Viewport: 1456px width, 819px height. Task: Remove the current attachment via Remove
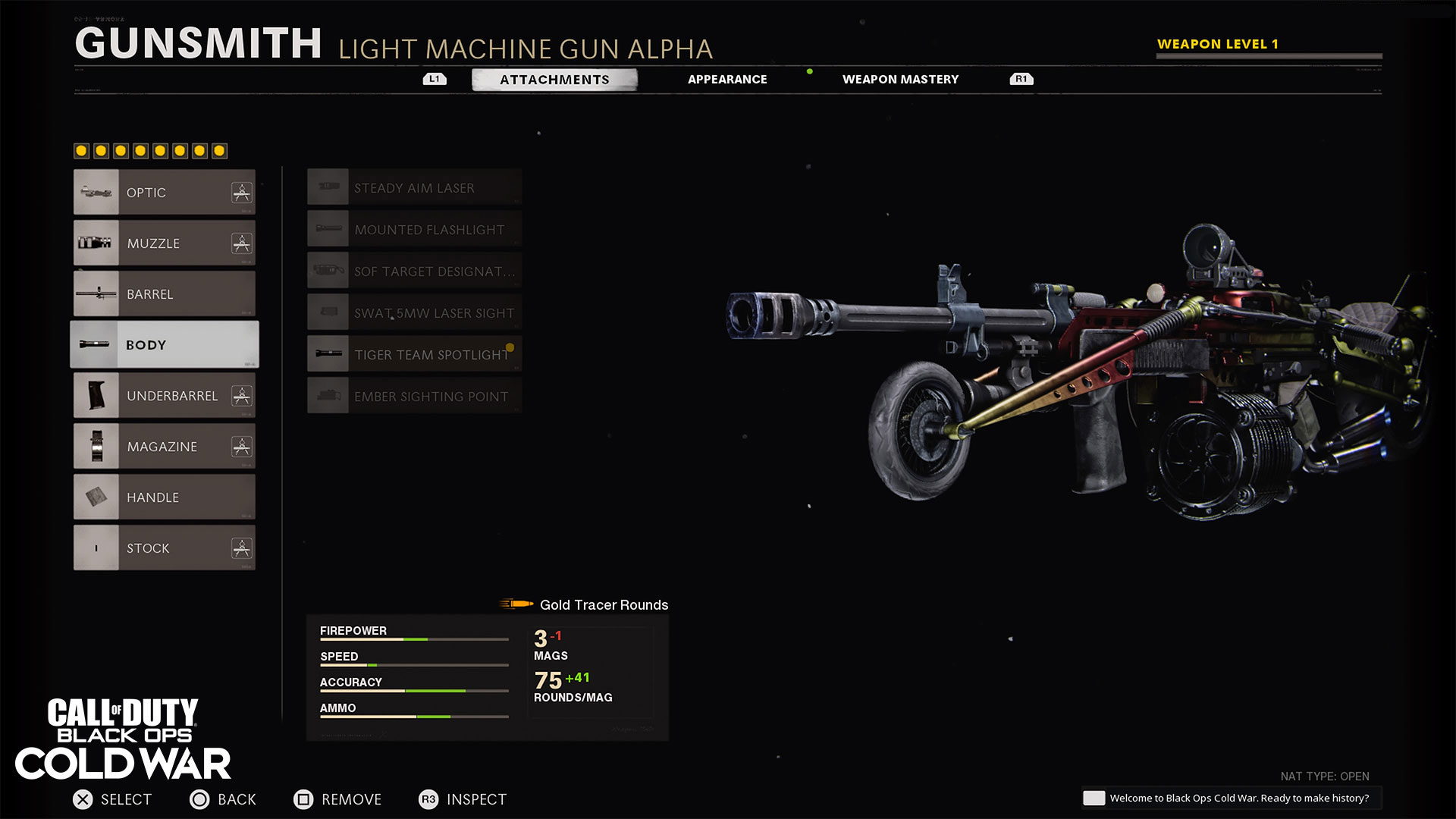337,799
